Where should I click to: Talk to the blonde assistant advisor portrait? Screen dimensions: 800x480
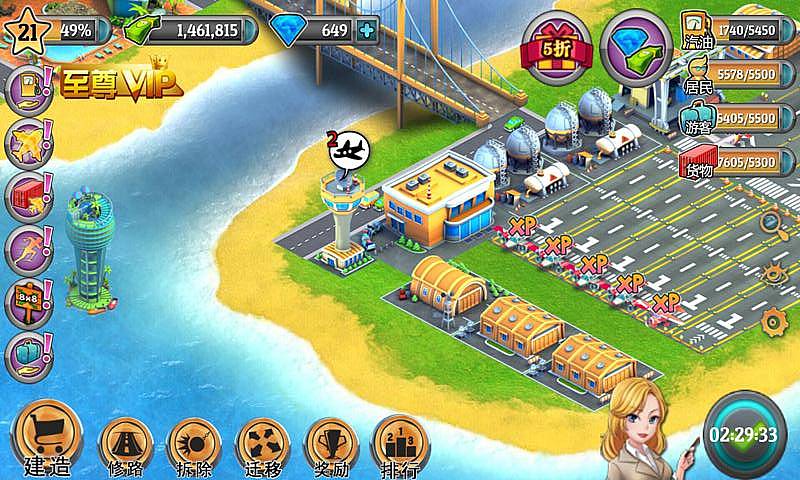pyautogui.click(x=640, y=425)
